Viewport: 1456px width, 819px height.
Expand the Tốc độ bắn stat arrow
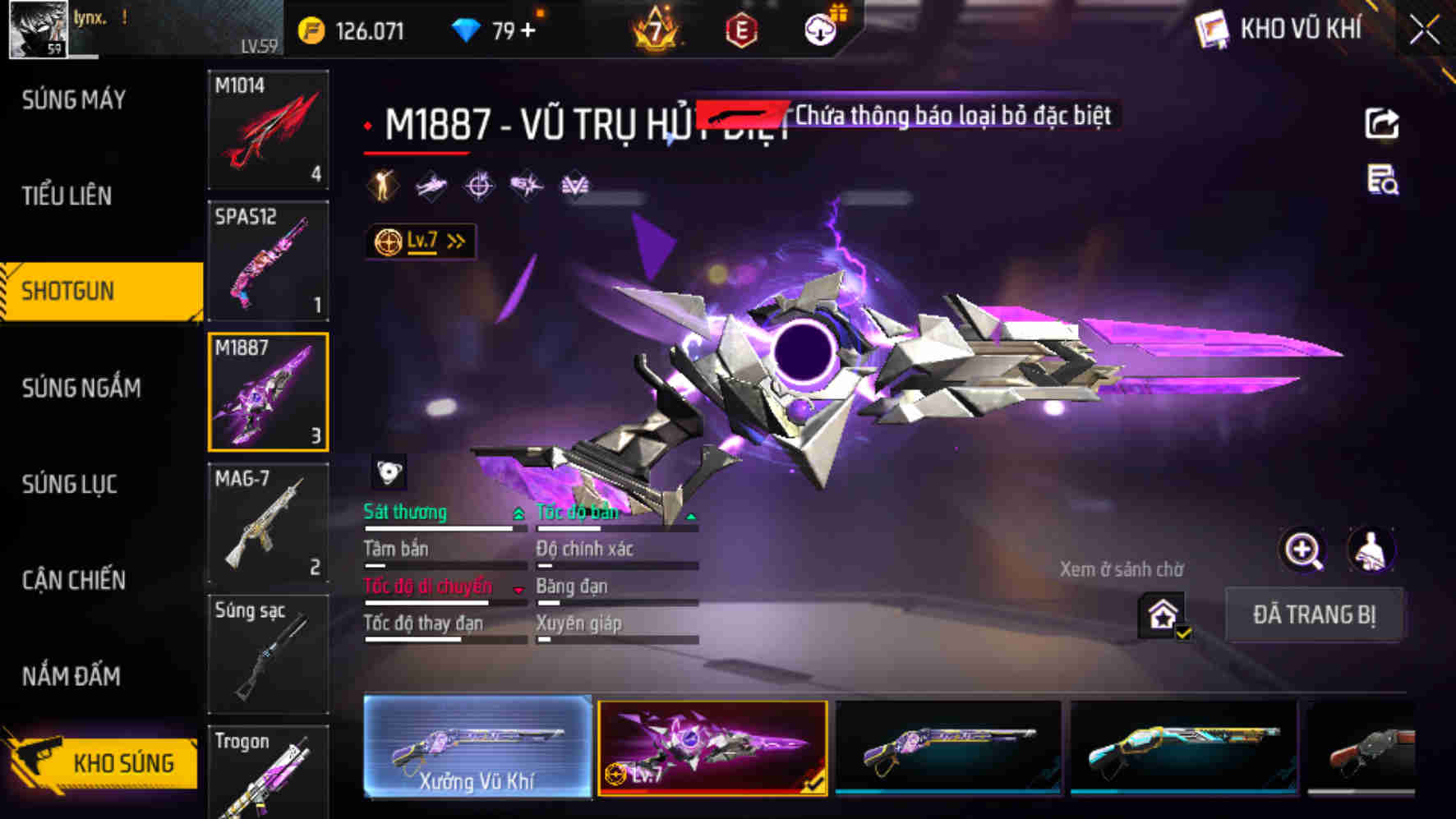pos(690,516)
